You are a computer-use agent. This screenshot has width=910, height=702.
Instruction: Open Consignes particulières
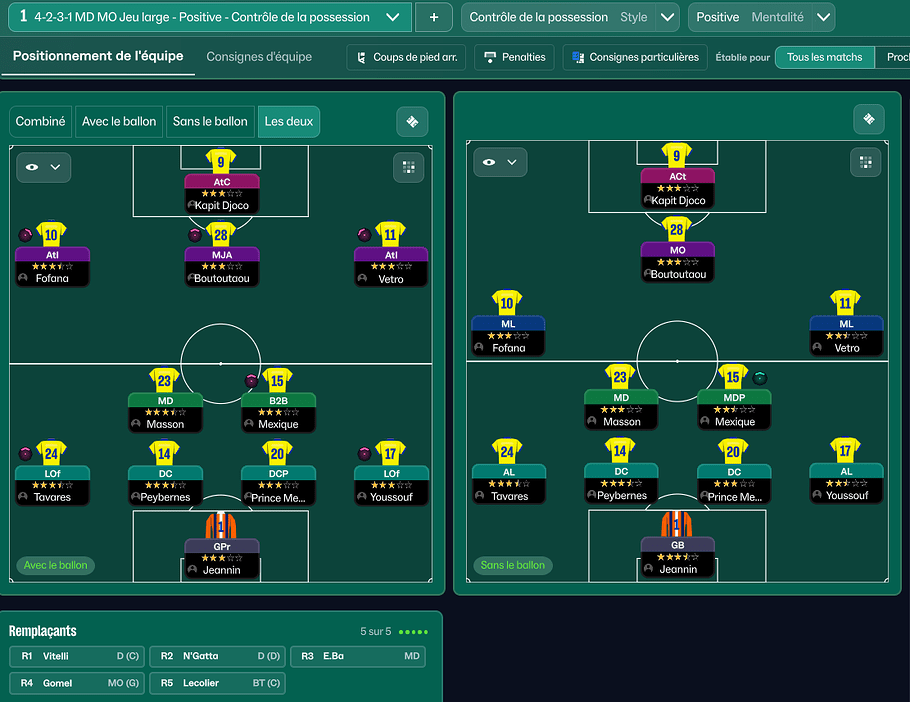[635, 57]
